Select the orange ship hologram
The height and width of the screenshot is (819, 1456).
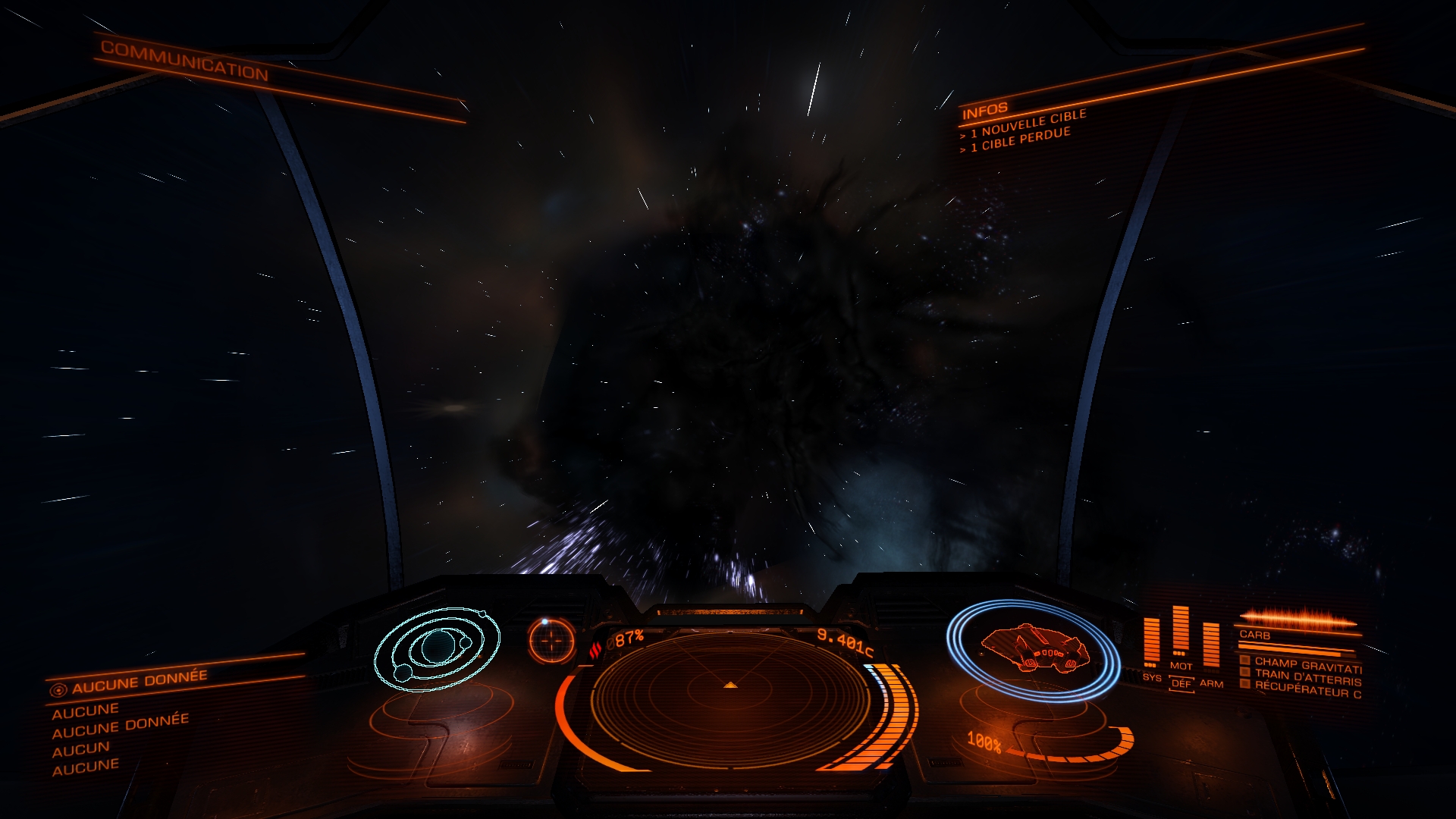1034,648
